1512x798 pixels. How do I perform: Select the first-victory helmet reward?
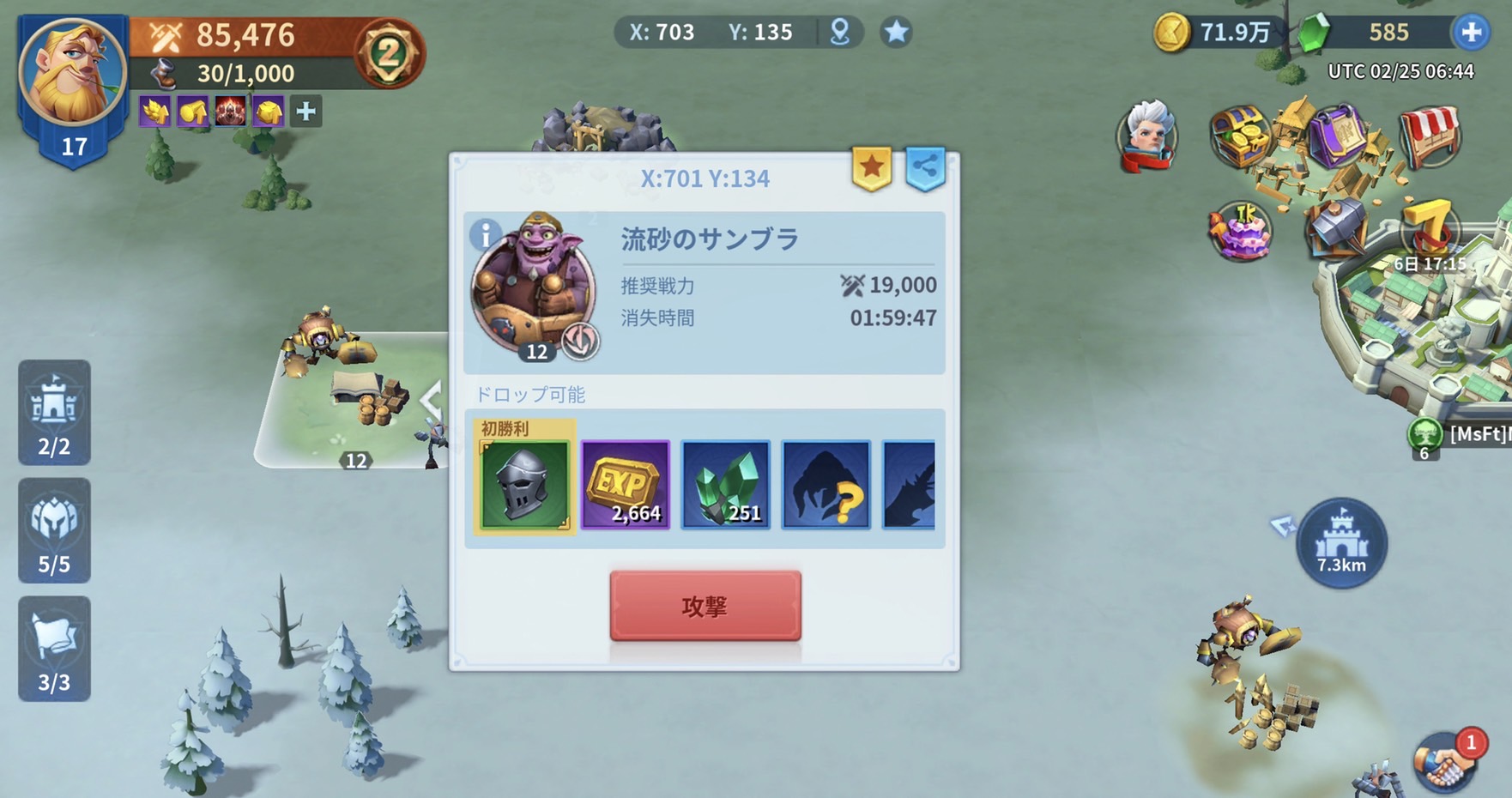(x=524, y=485)
